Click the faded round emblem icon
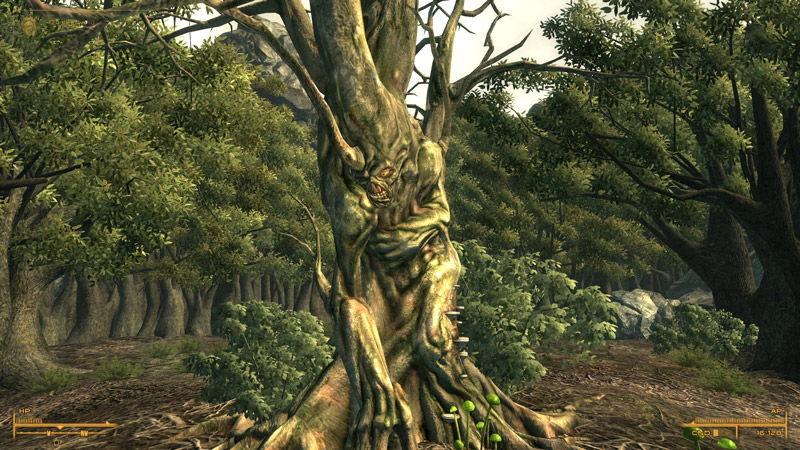 coord(29,26)
